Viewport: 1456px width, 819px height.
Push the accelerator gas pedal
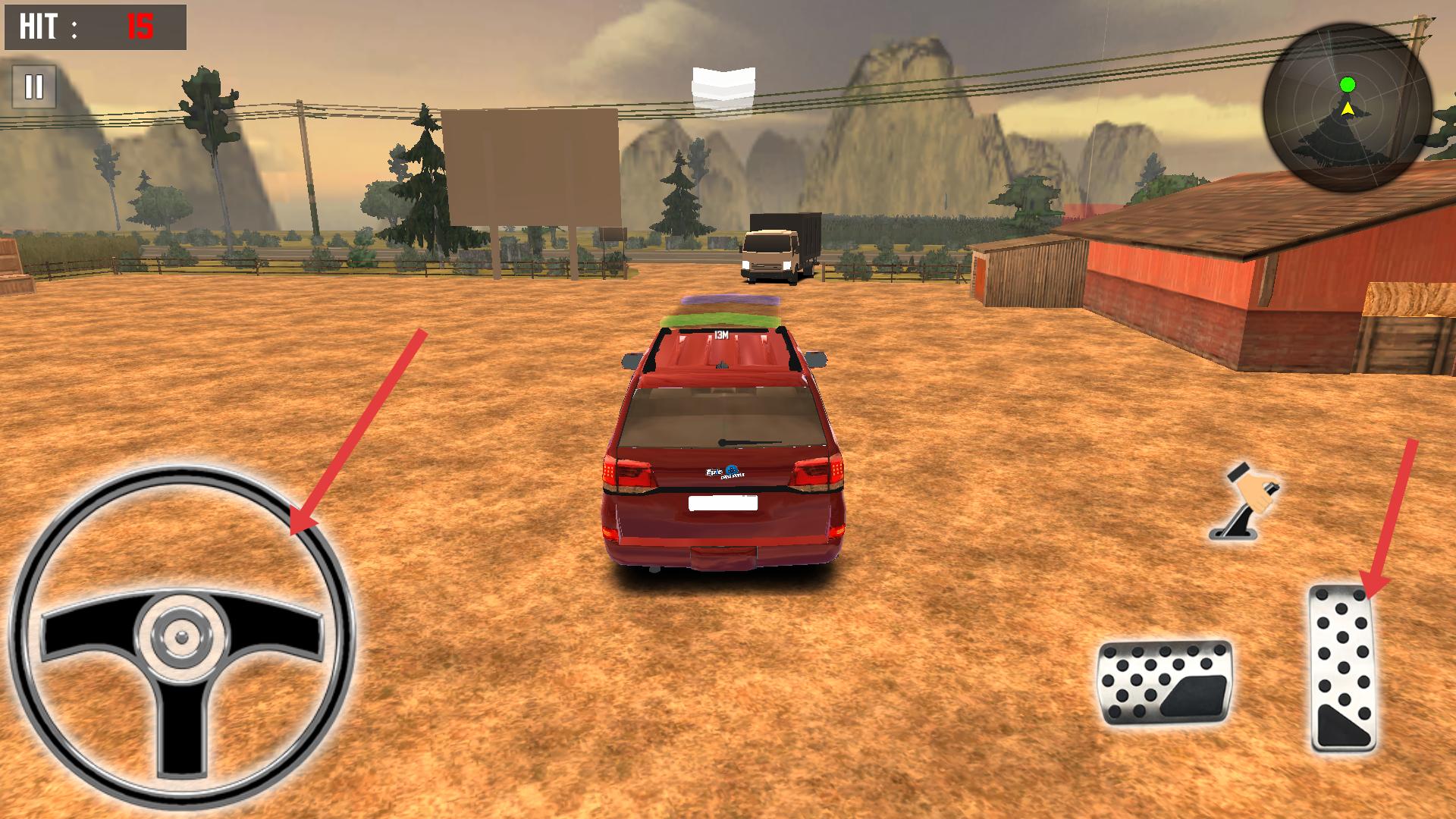coord(1343,667)
